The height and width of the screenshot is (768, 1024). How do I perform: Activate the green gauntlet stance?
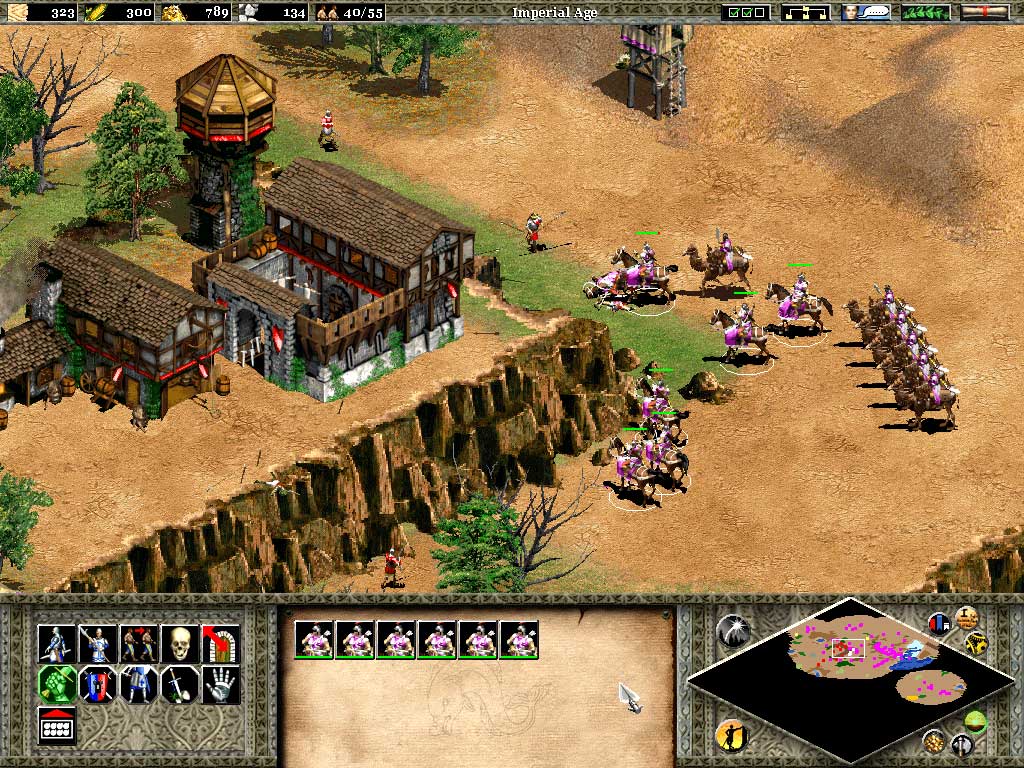click(56, 685)
